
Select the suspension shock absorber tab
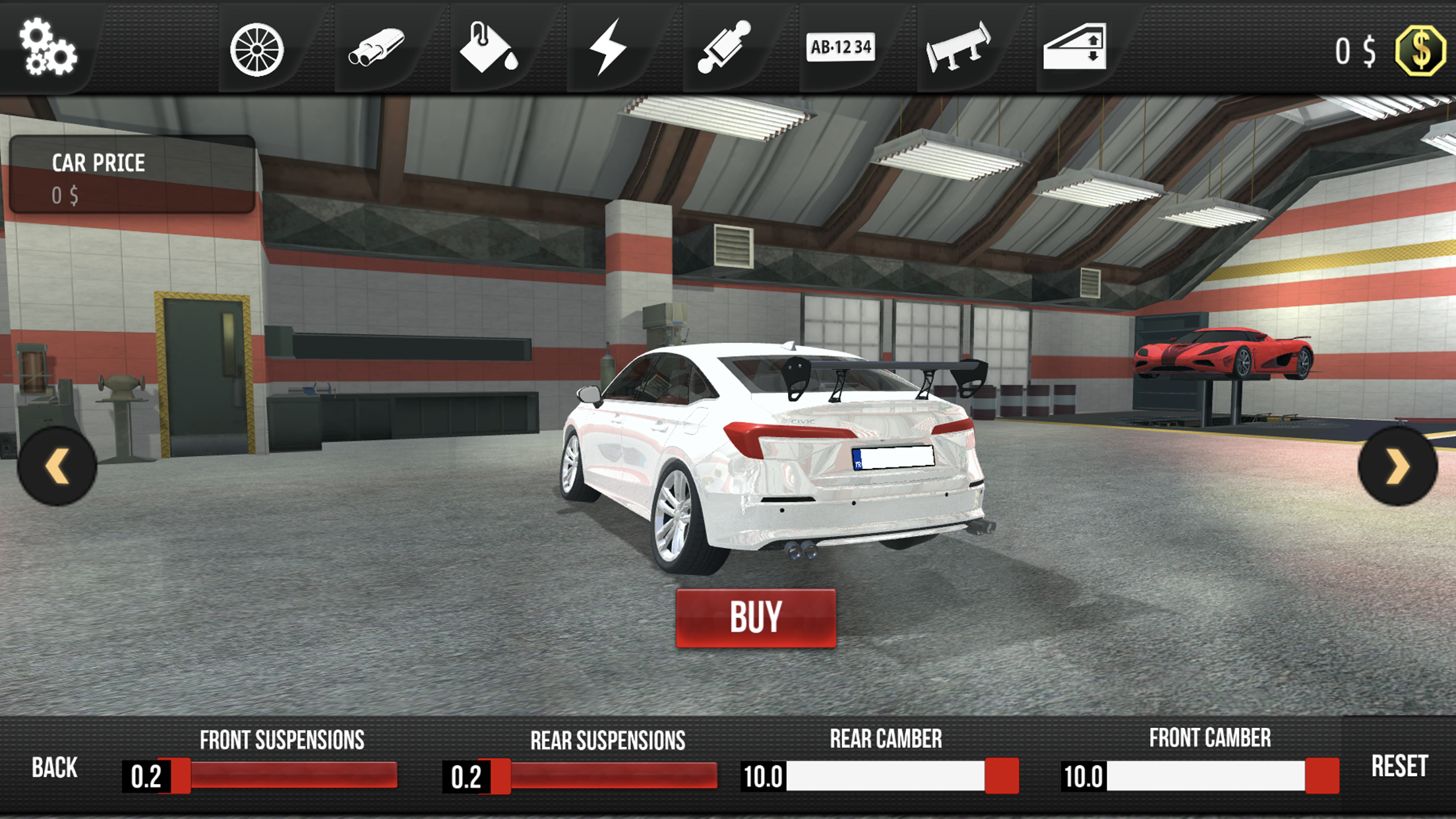724,47
